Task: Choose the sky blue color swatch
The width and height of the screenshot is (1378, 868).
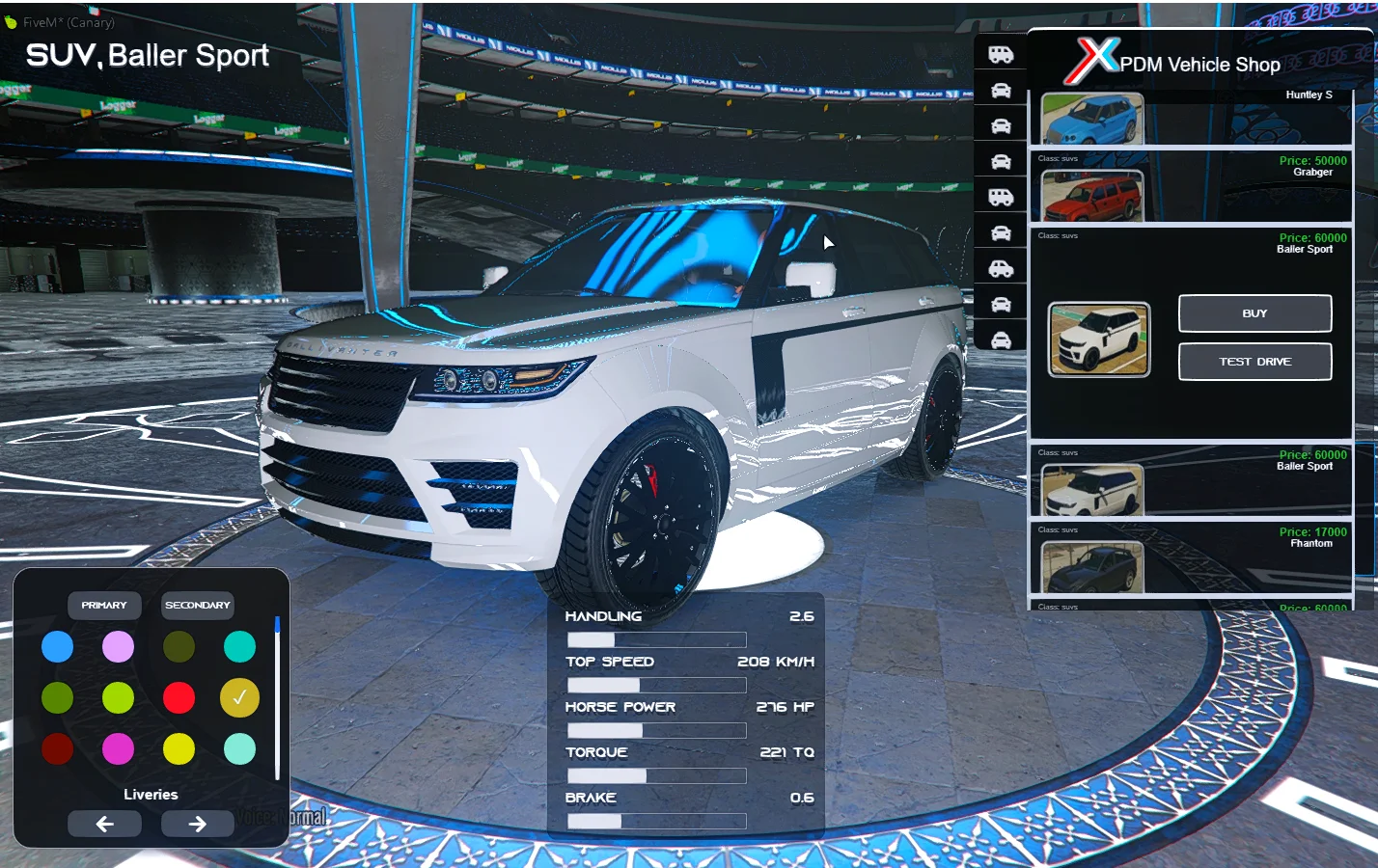Action: (57, 646)
